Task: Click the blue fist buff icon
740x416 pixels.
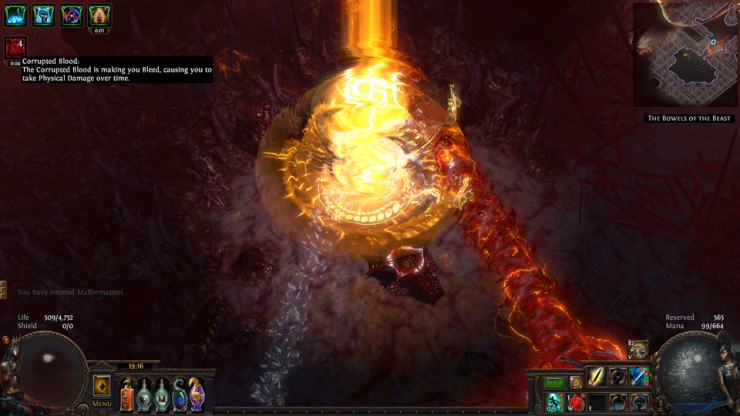Action: tap(44, 15)
